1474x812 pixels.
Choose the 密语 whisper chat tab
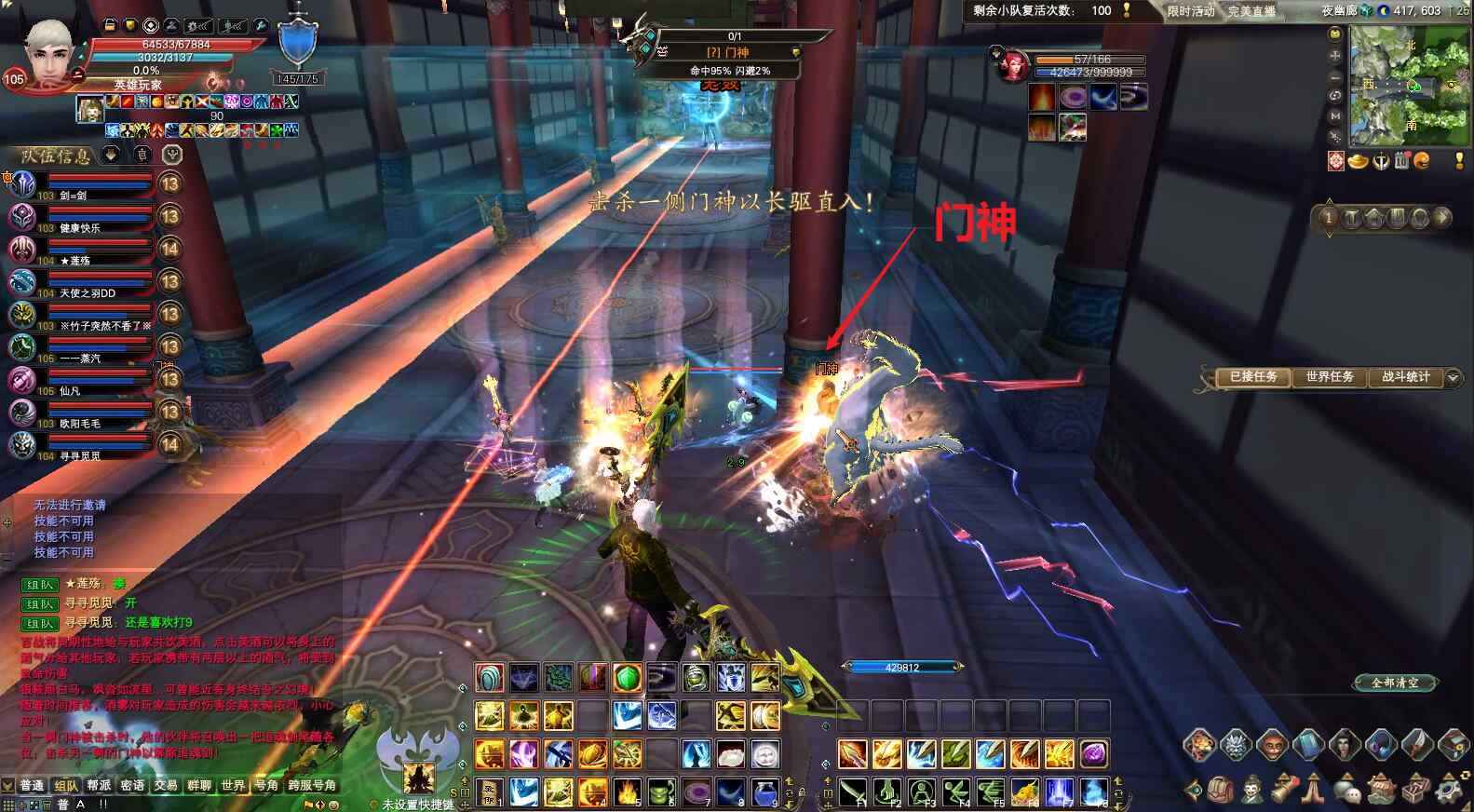(x=132, y=786)
